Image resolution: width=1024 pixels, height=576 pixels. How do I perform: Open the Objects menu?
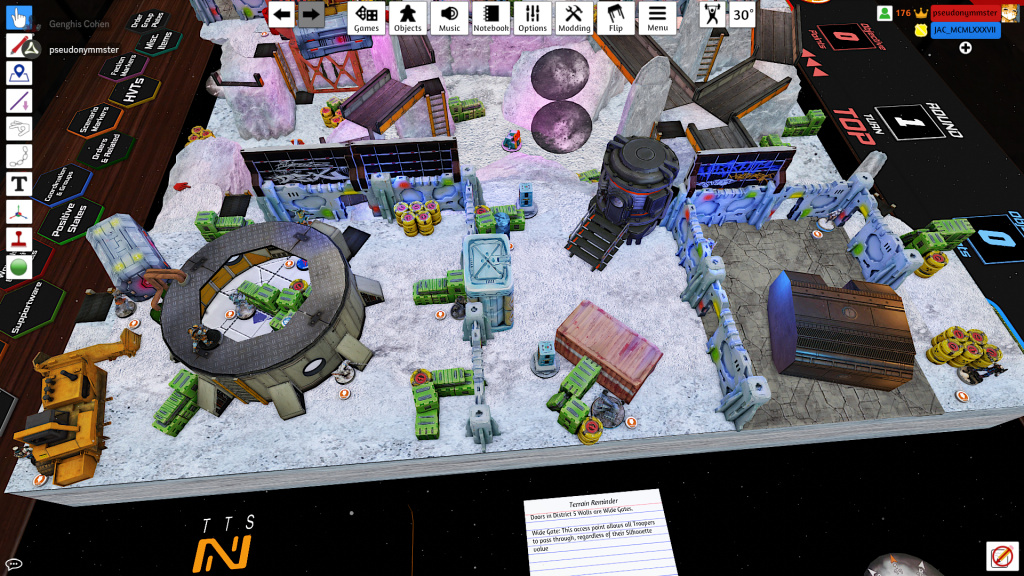coord(407,17)
